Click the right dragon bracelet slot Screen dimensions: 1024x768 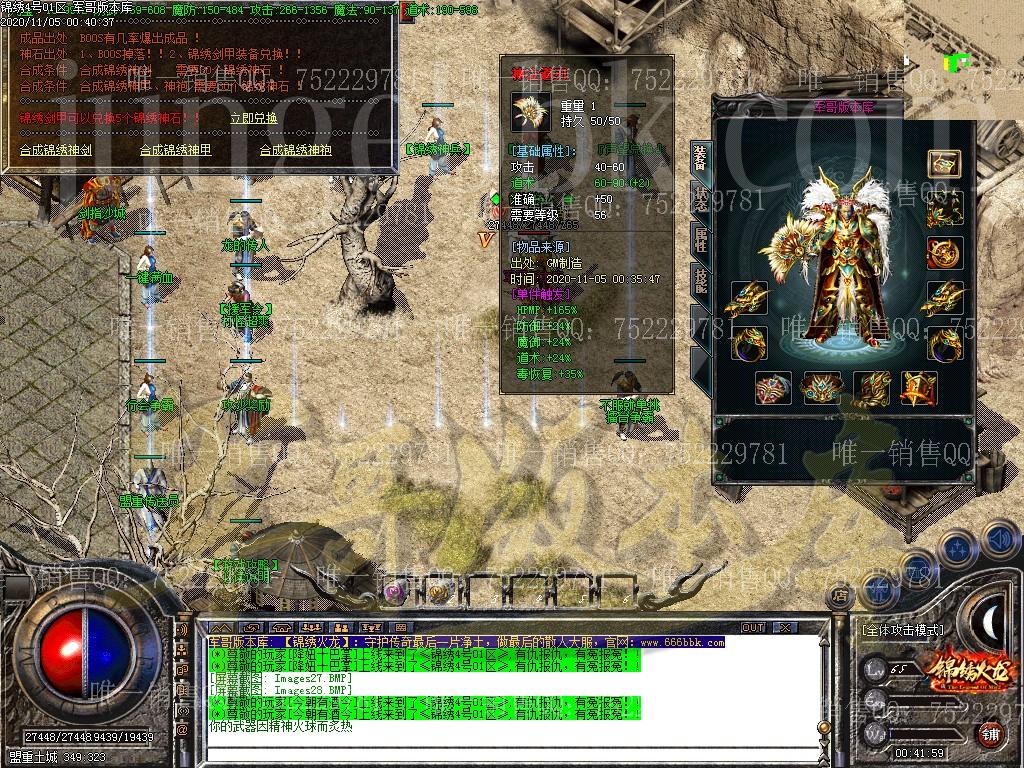(943, 298)
